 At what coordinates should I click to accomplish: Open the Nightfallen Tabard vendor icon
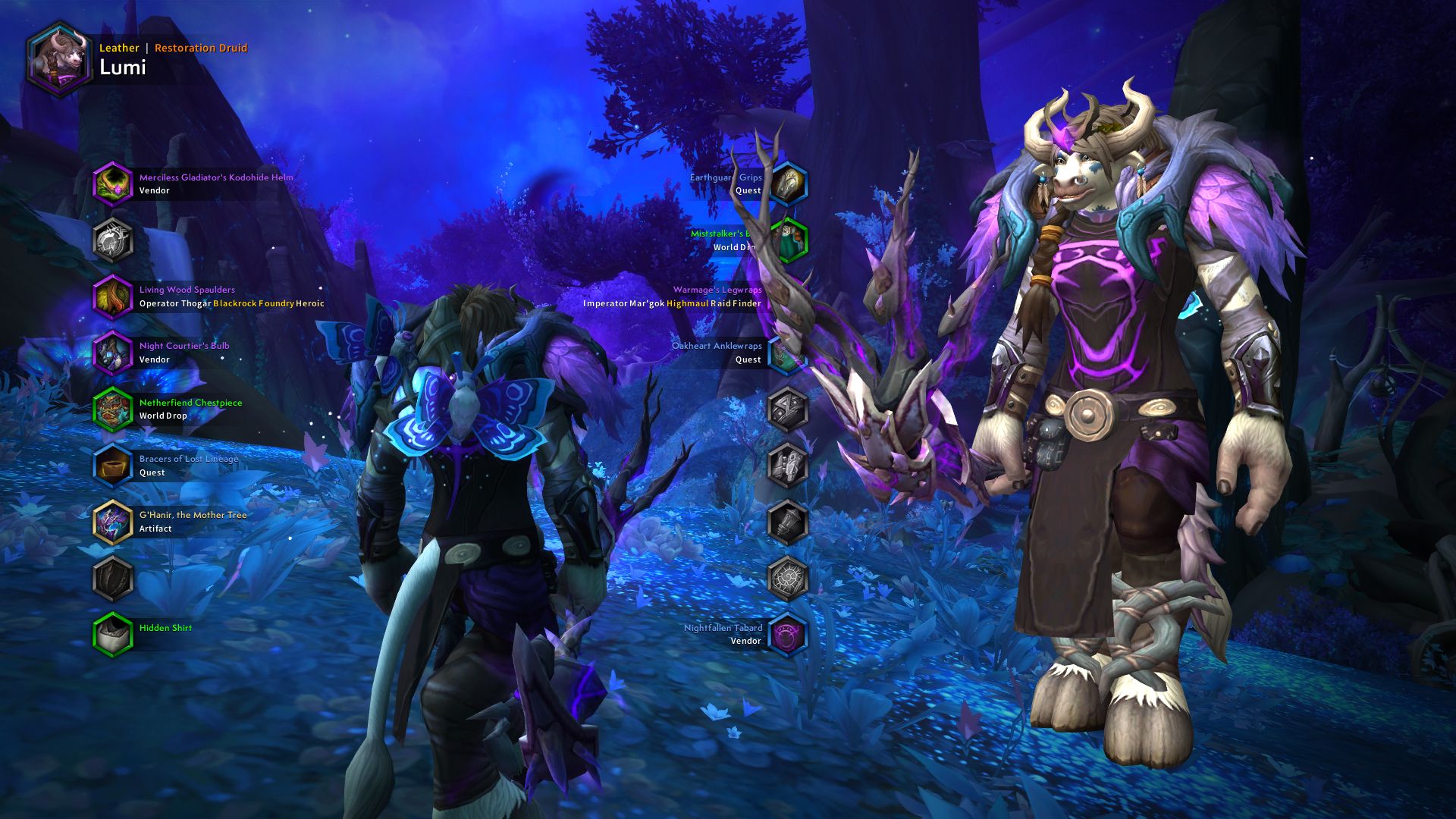[789, 634]
